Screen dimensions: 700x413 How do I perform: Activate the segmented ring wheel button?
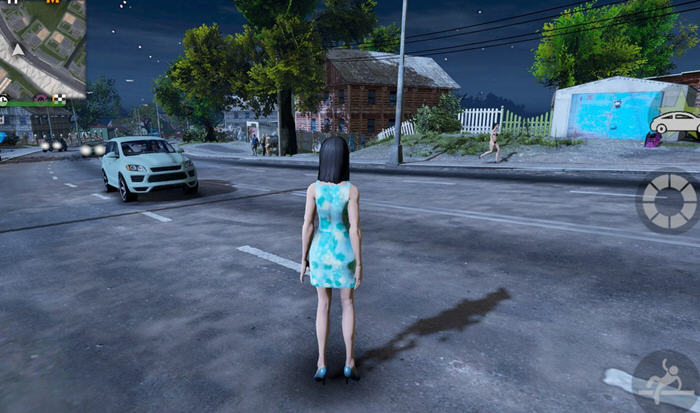(668, 202)
